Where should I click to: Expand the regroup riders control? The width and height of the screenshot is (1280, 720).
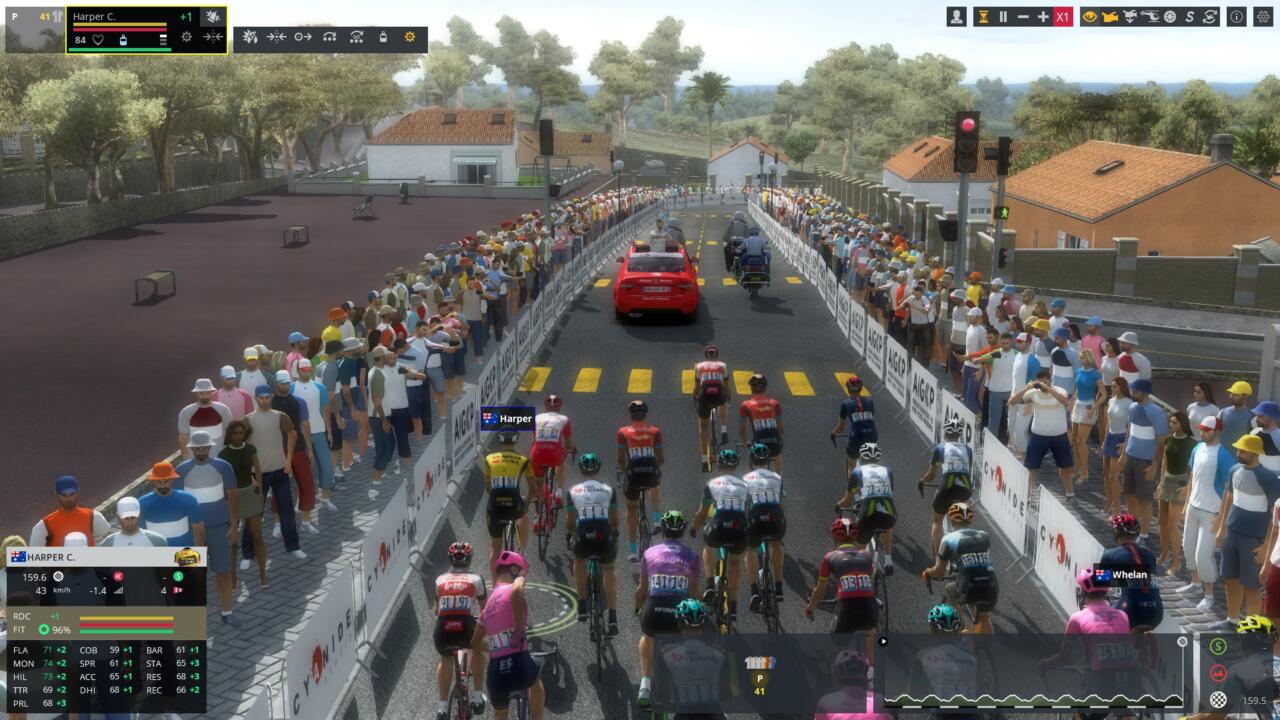276,37
